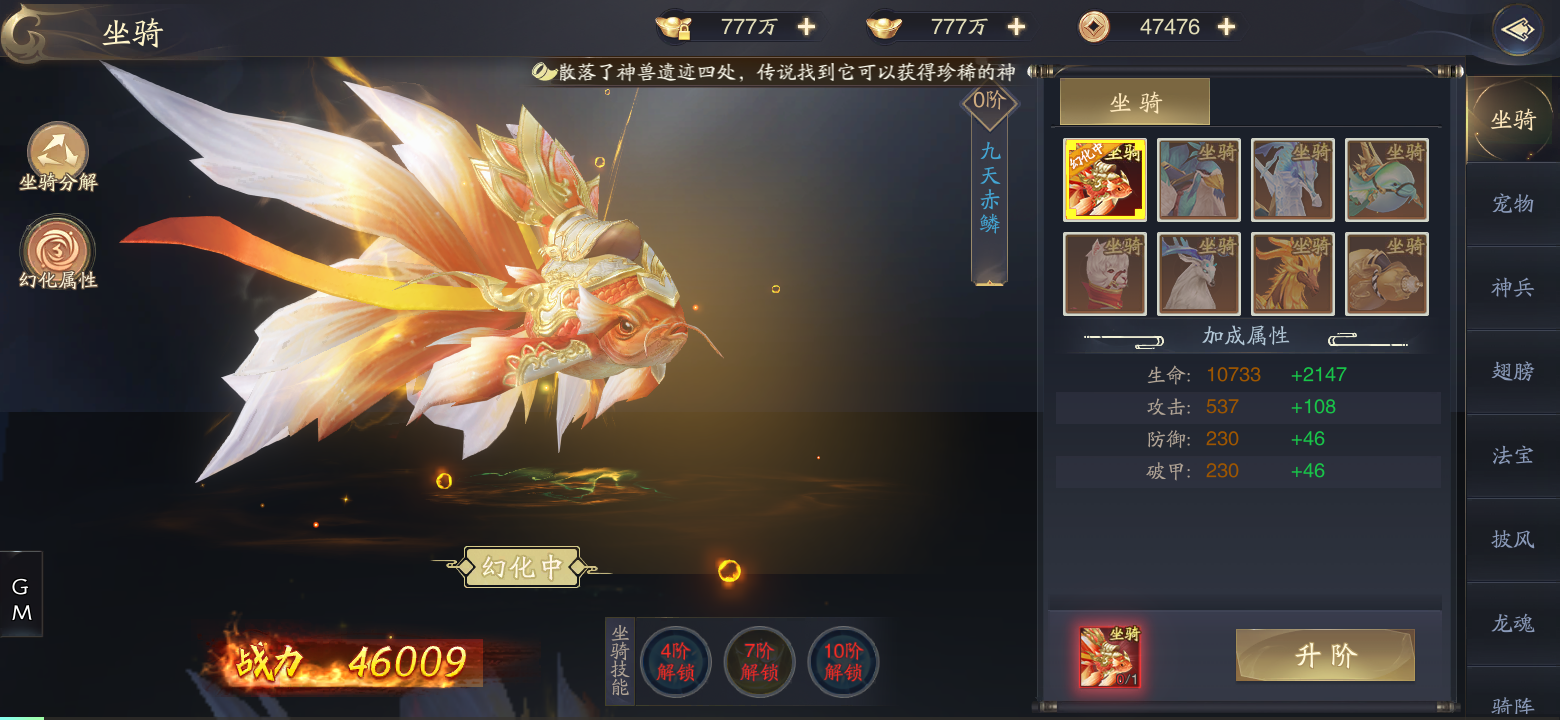Image resolution: width=1560 pixels, height=720 pixels.
Task: Click the 4阶解锁 mount skill icon
Action: [676, 661]
